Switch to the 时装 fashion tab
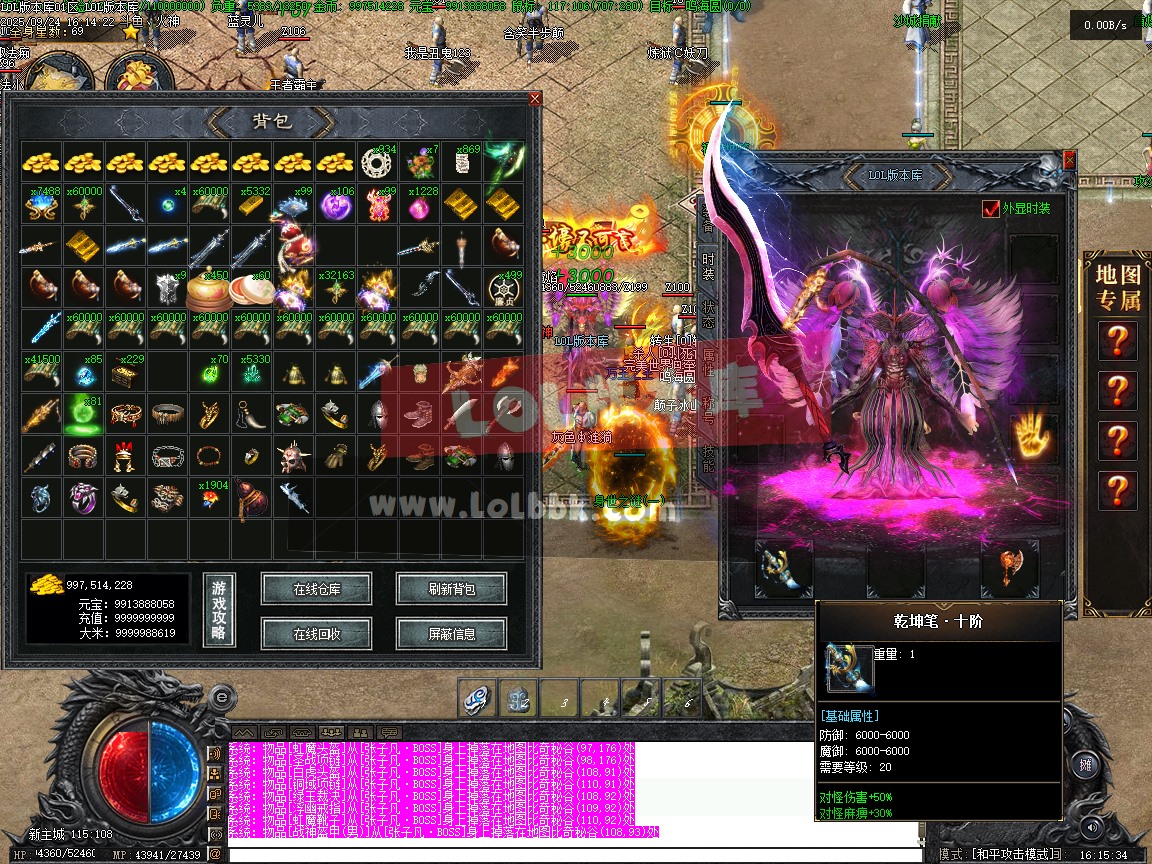The height and width of the screenshot is (864, 1152). tap(708, 267)
